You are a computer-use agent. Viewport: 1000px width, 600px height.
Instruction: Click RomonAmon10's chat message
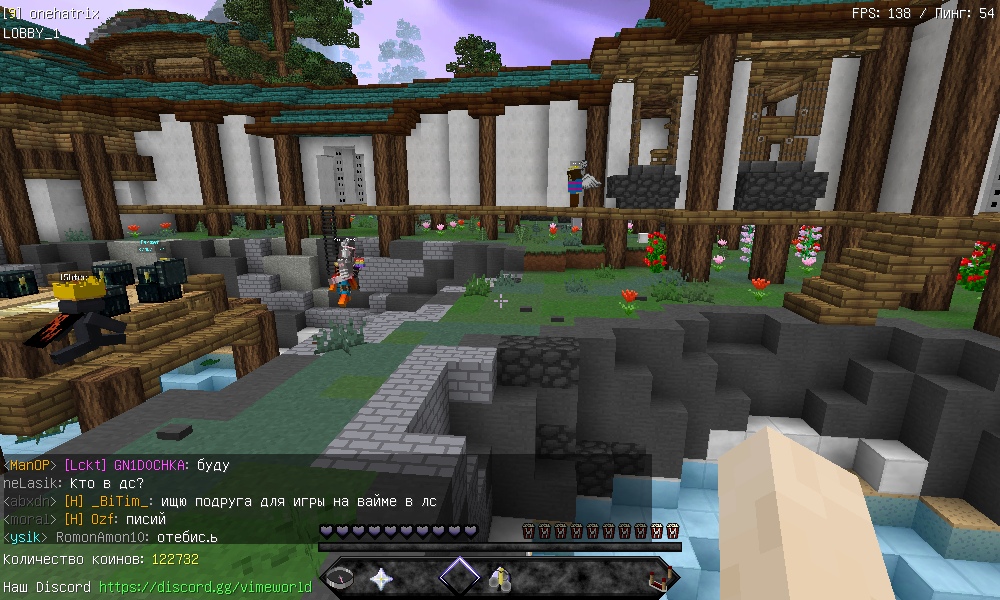(x=180, y=537)
